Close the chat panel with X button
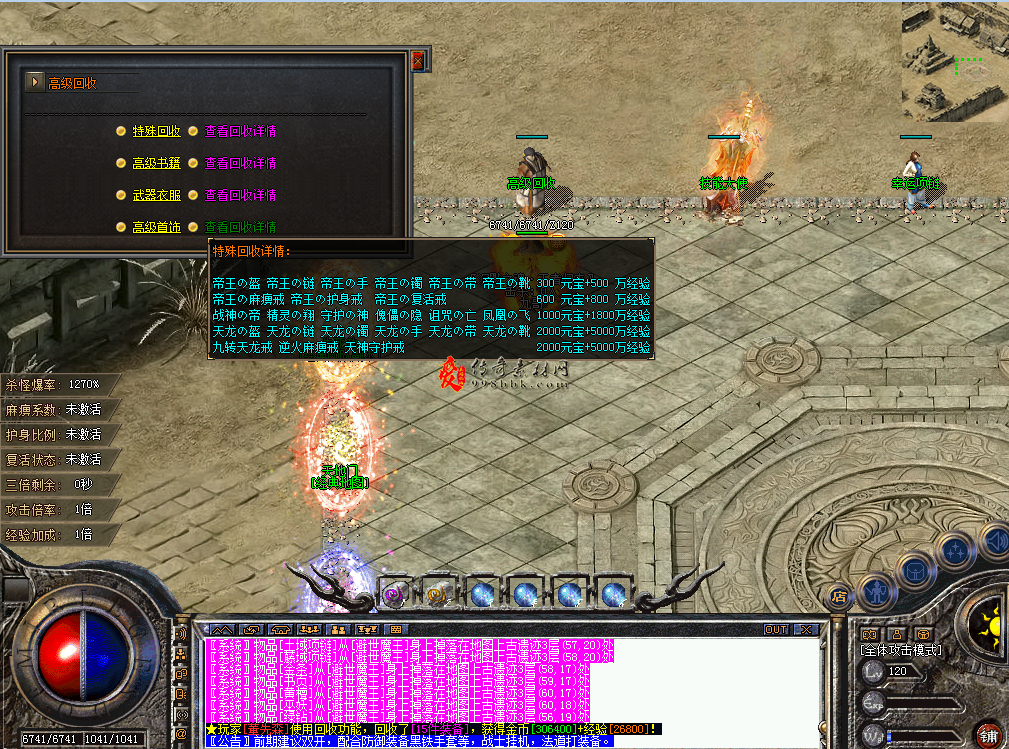Image resolution: width=1009 pixels, height=749 pixels. [x=806, y=630]
